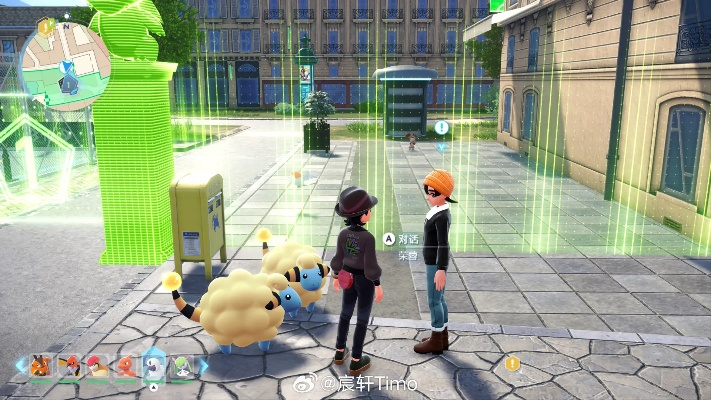
Task: Click the party bar's right arrow
Action: click(203, 367)
